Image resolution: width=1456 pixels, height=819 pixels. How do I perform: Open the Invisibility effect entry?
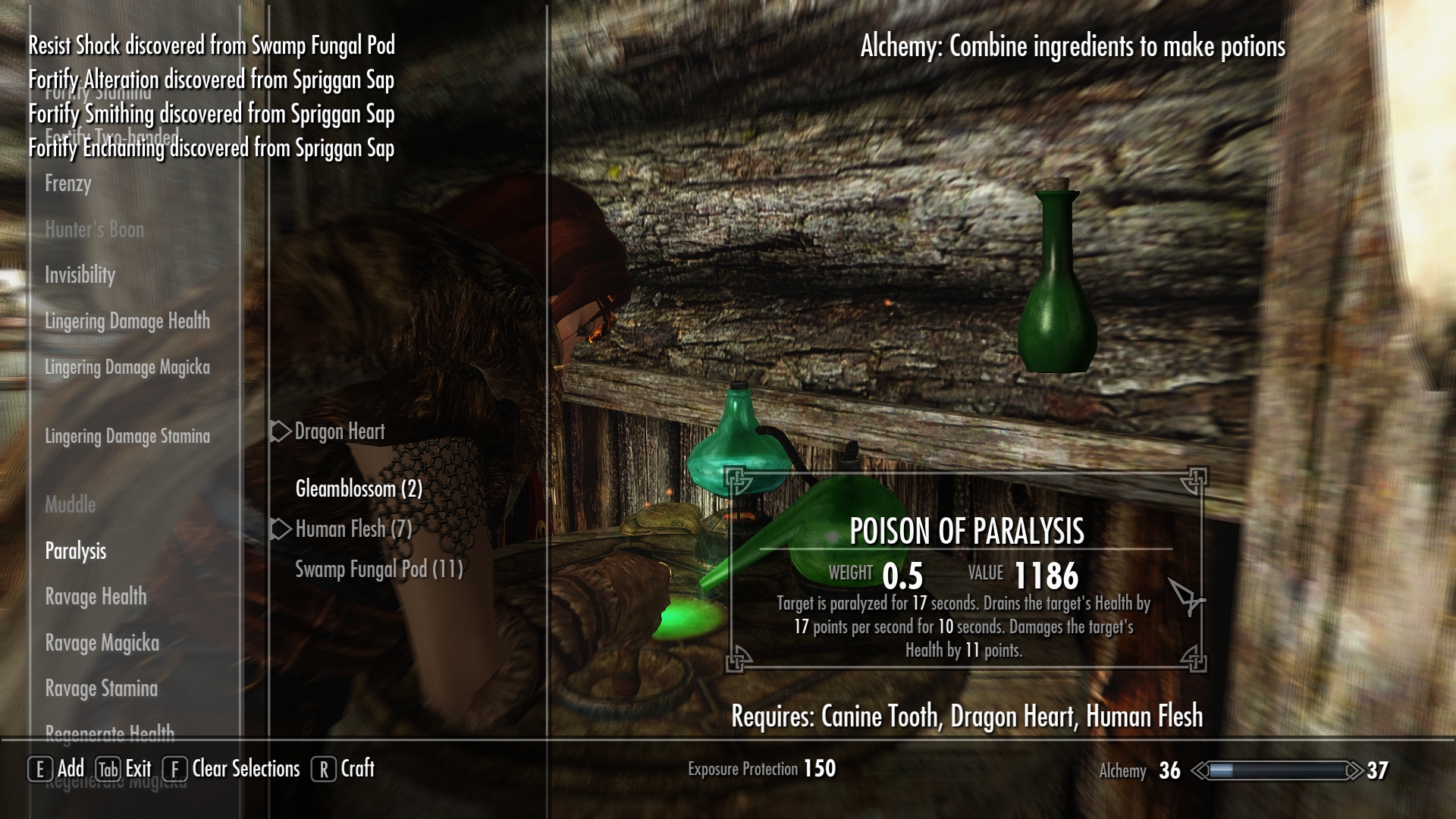point(80,275)
